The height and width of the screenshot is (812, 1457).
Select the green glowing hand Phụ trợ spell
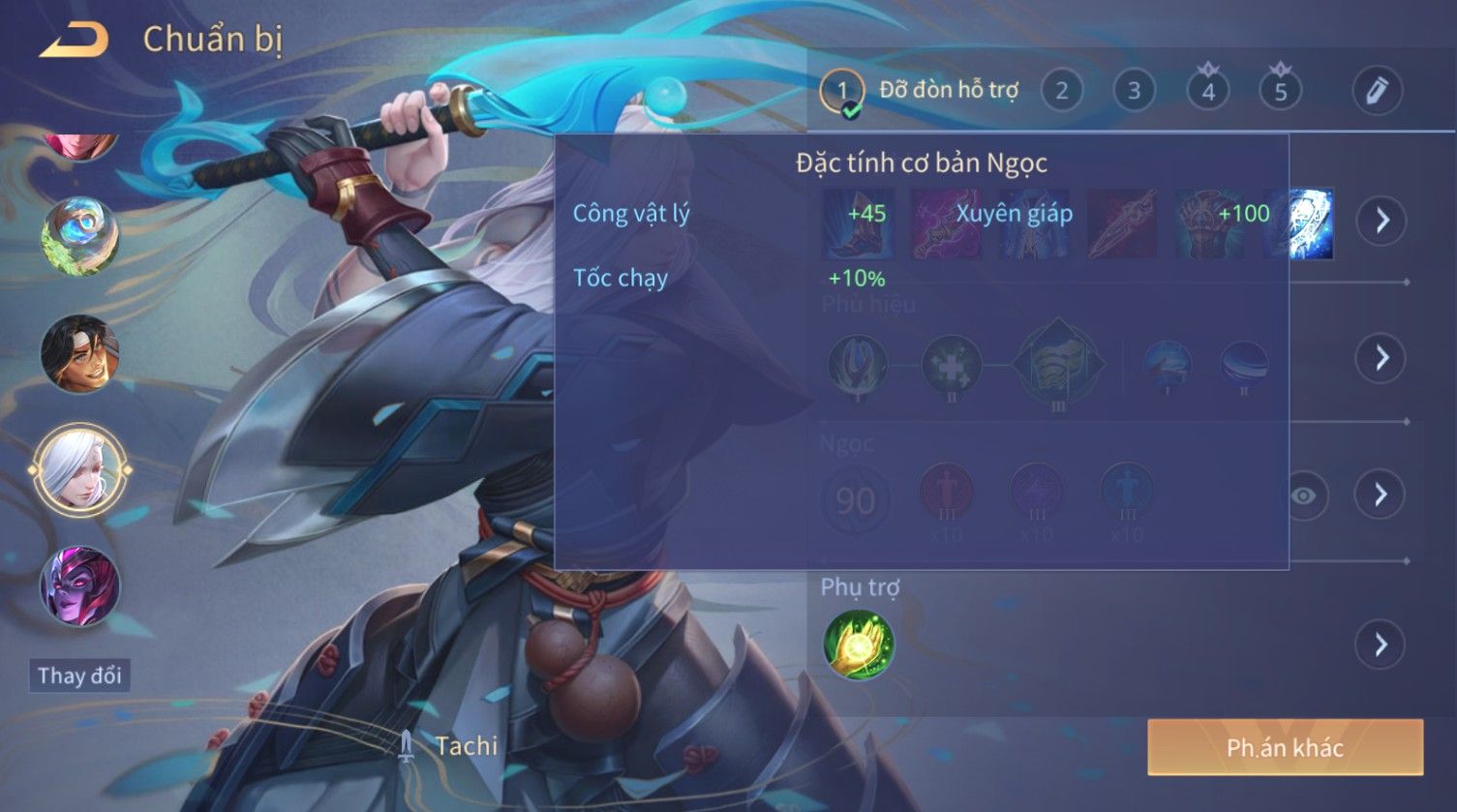(x=859, y=645)
